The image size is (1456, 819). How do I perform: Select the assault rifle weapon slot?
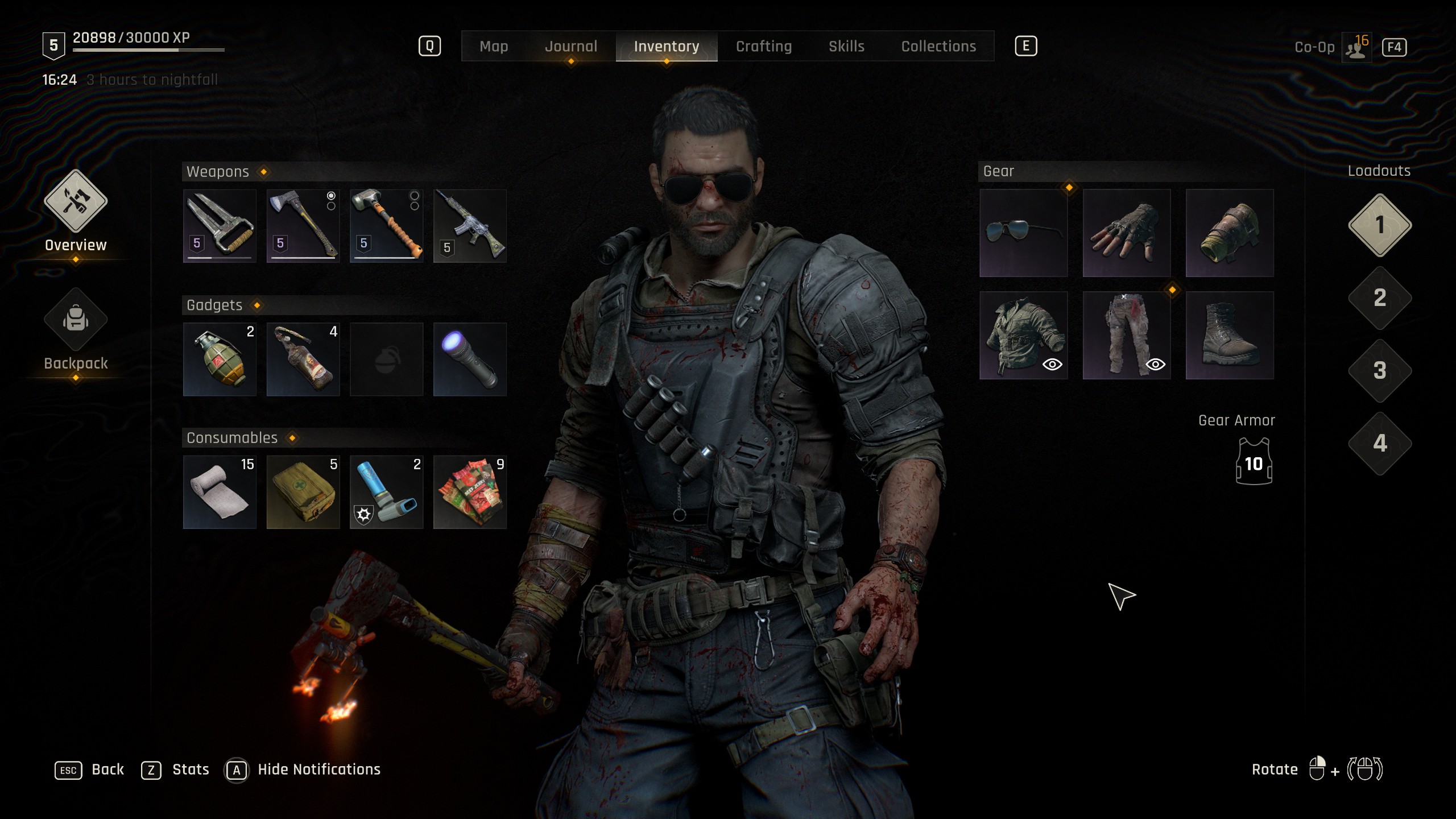[x=470, y=226]
